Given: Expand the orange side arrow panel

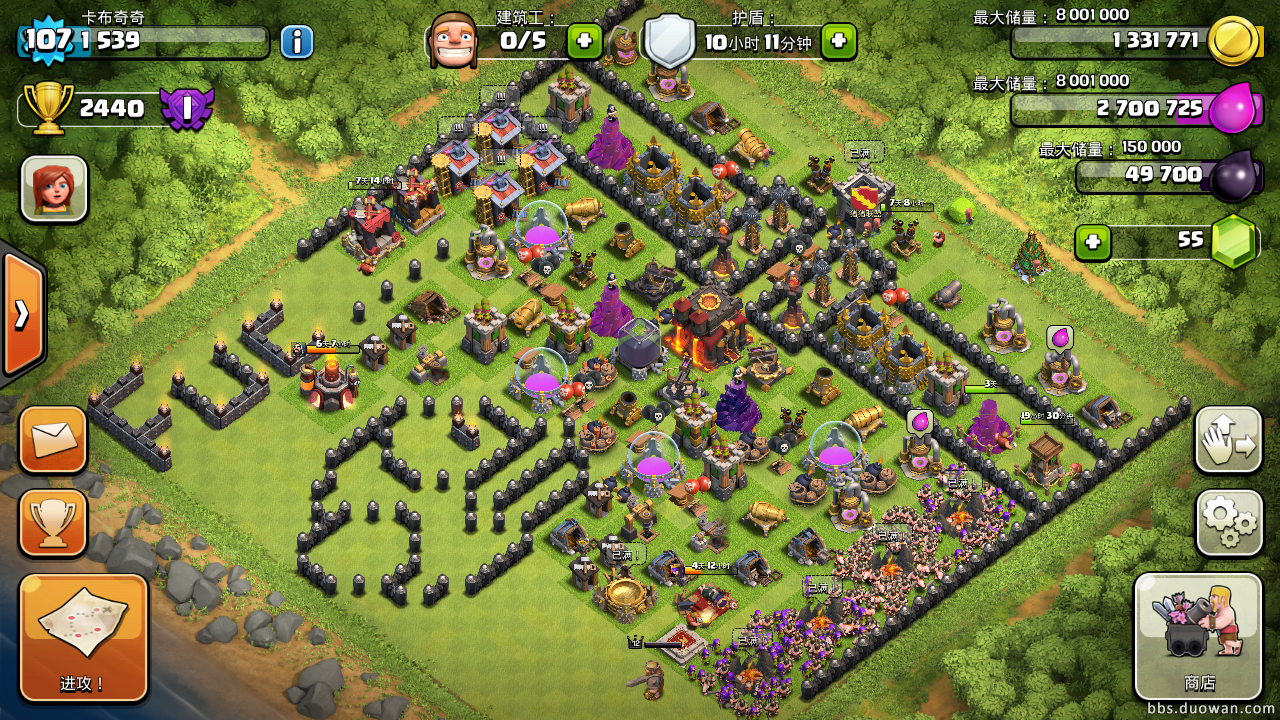Looking at the screenshot, I should (22, 314).
